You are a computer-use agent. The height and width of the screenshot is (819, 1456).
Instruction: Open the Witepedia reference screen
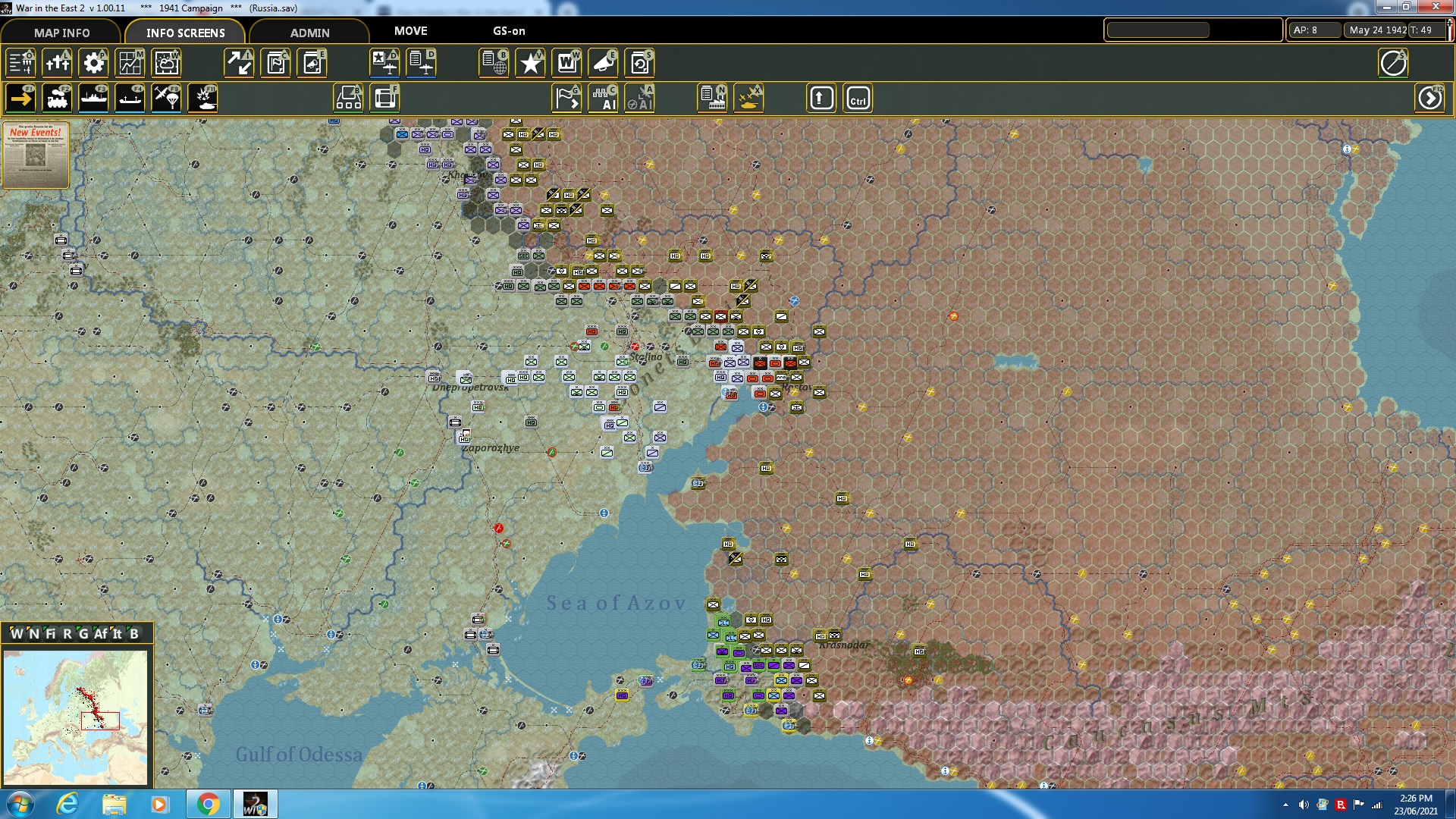click(x=566, y=63)
